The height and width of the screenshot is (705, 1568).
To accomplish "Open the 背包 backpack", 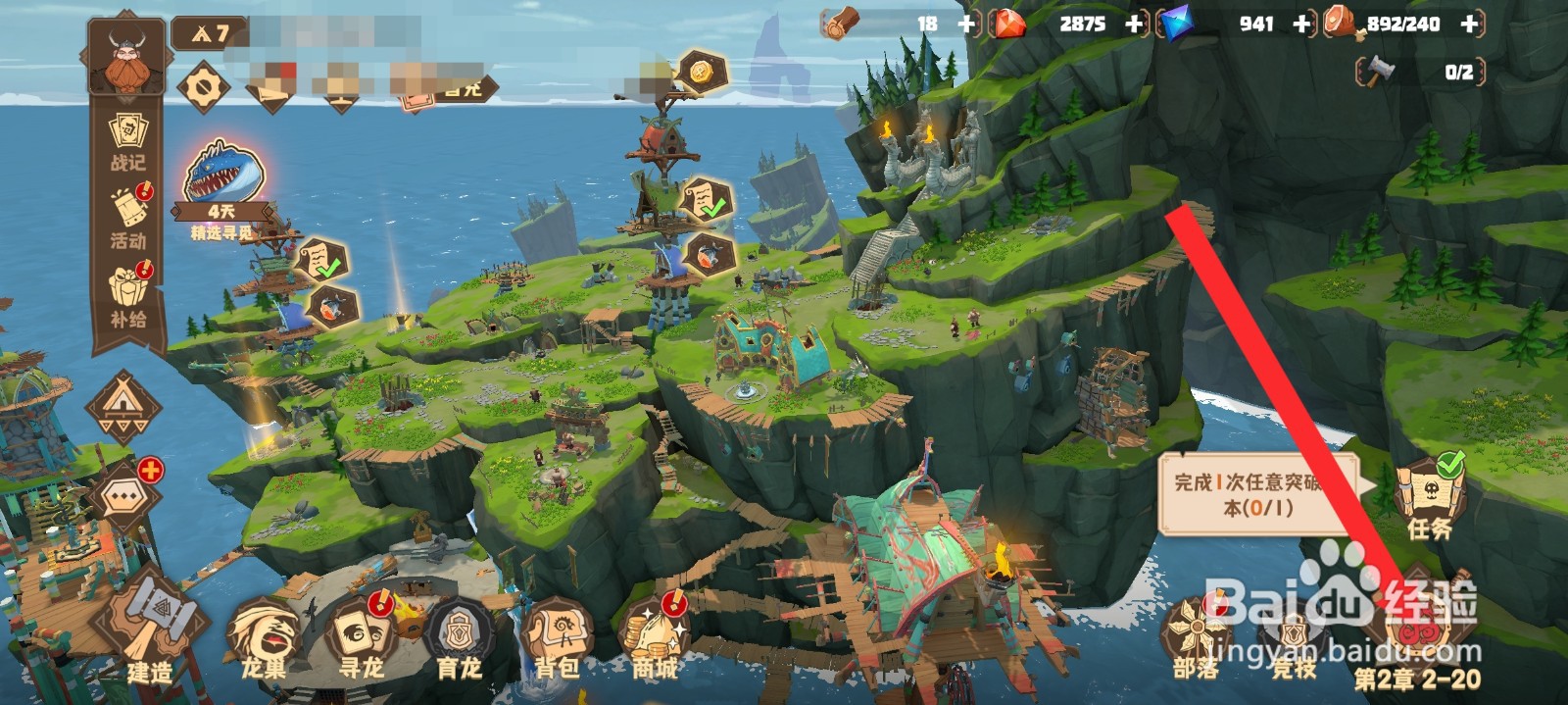I will (x=557, y=639).
